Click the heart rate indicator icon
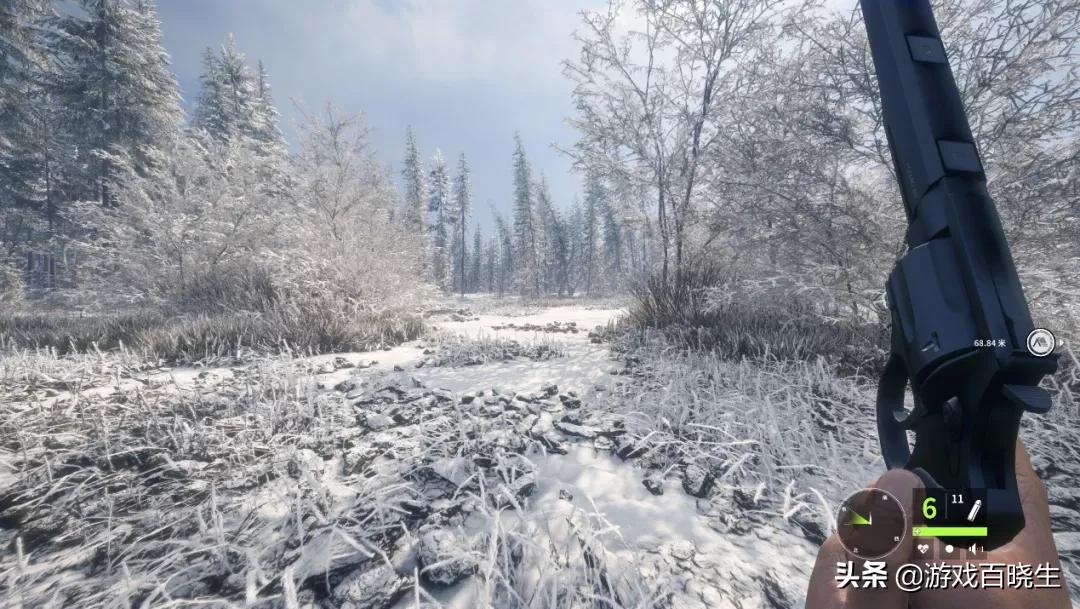Screen dimensions: 1080x609 [922, 548]
